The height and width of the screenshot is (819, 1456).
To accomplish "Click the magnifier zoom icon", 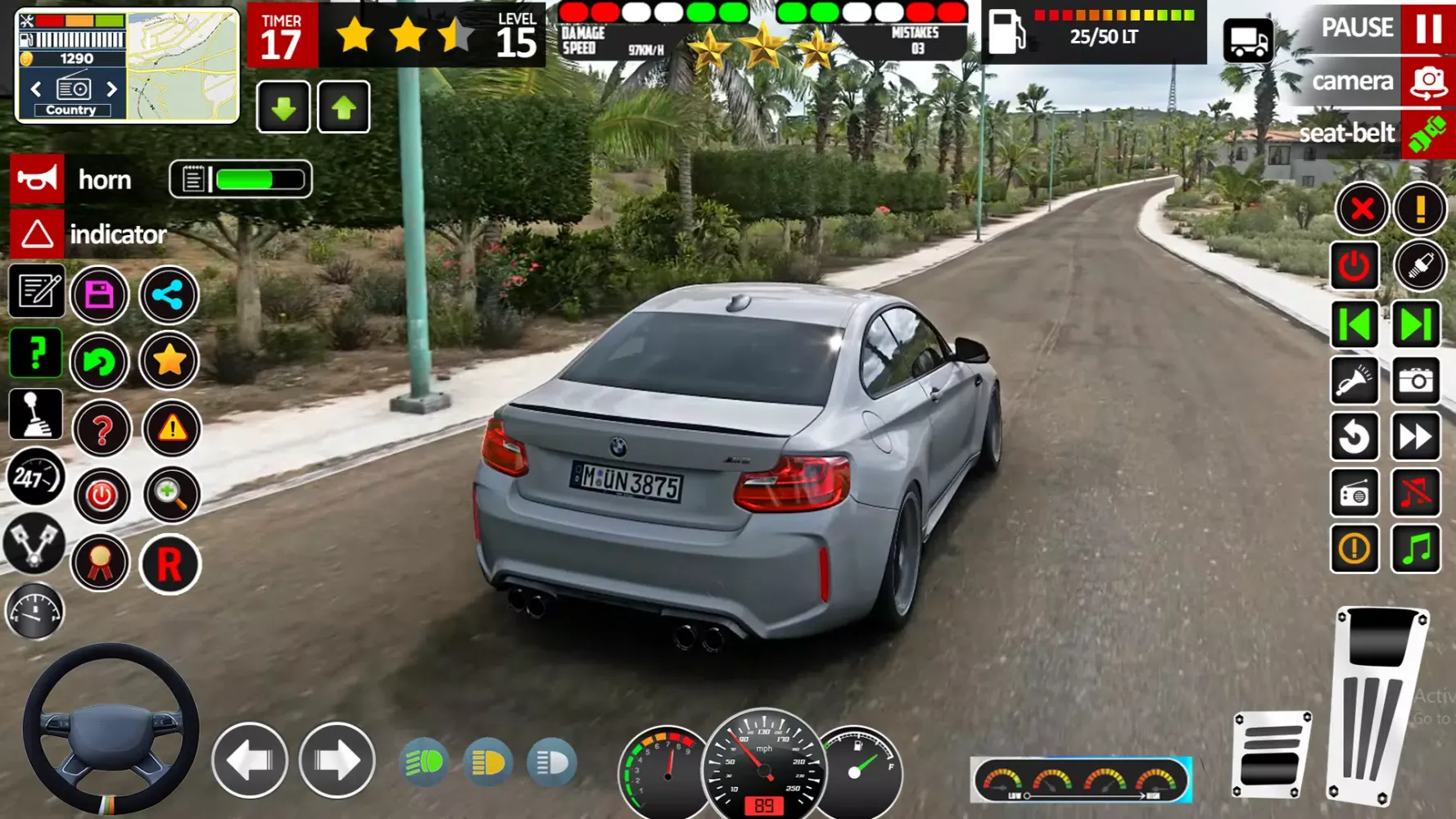I will point(171,495).
